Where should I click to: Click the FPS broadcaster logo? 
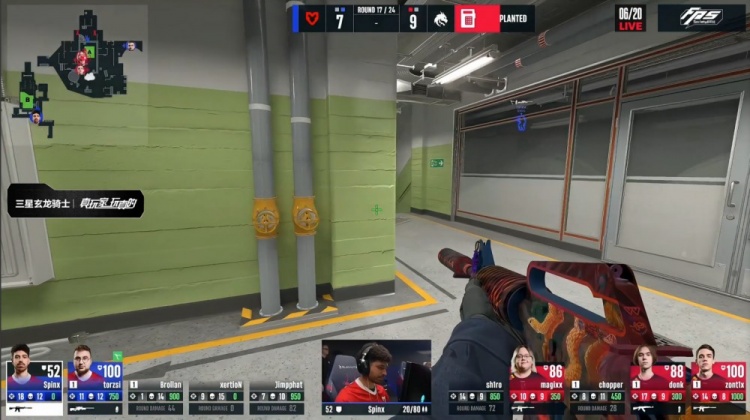click(x=702, y=18)
